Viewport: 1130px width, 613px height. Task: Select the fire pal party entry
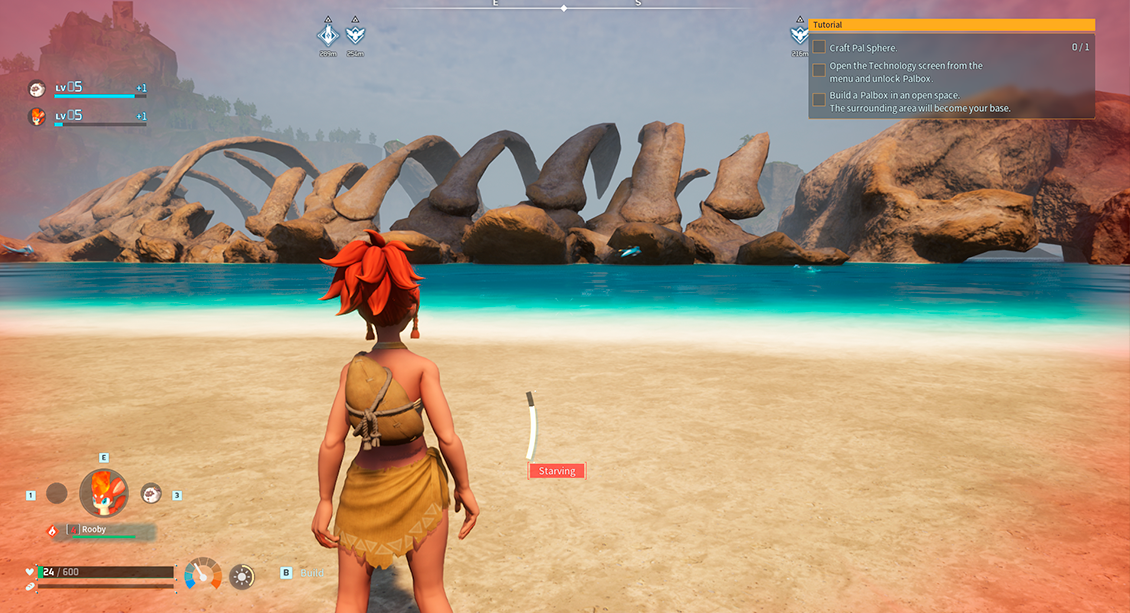pos(37,117)
